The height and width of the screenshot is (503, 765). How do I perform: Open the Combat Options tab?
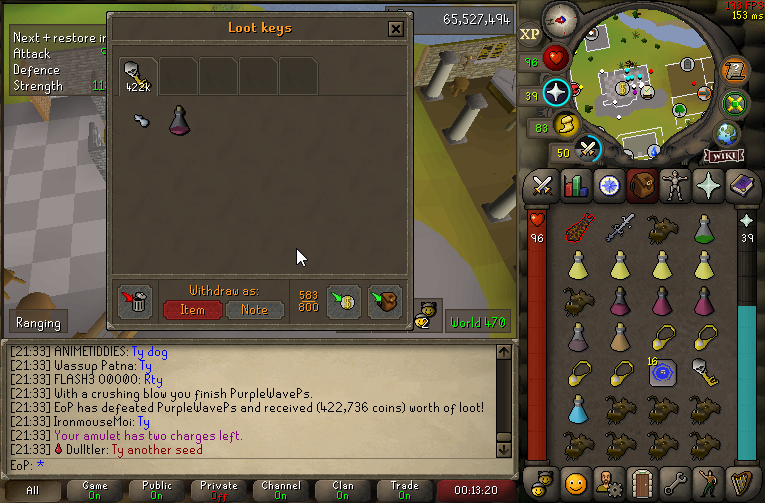(542, 186)
